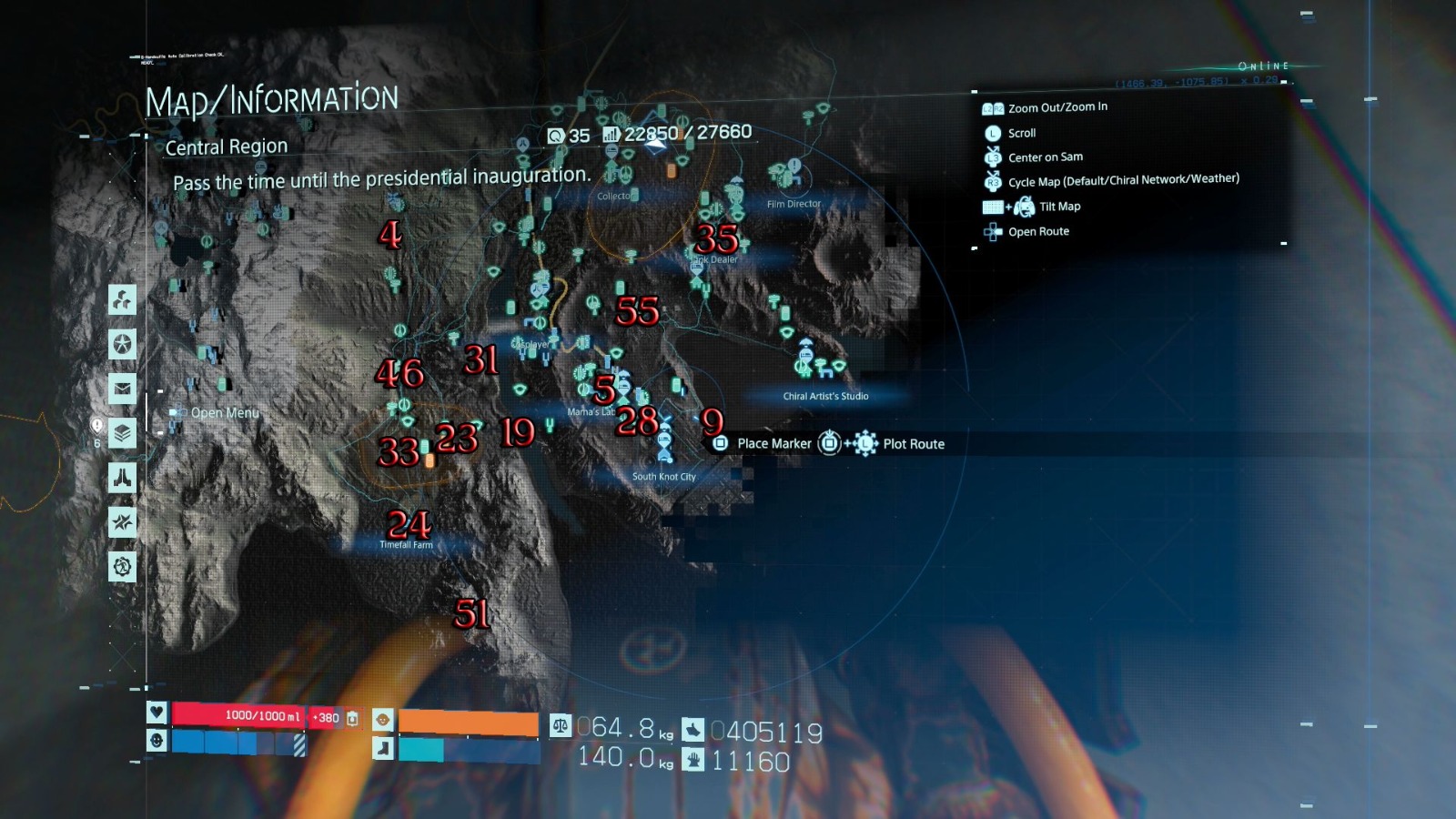This screenshot has width=1456, height=819.
Task: Open Route from the controls list
Action: tap(1038, 231)
